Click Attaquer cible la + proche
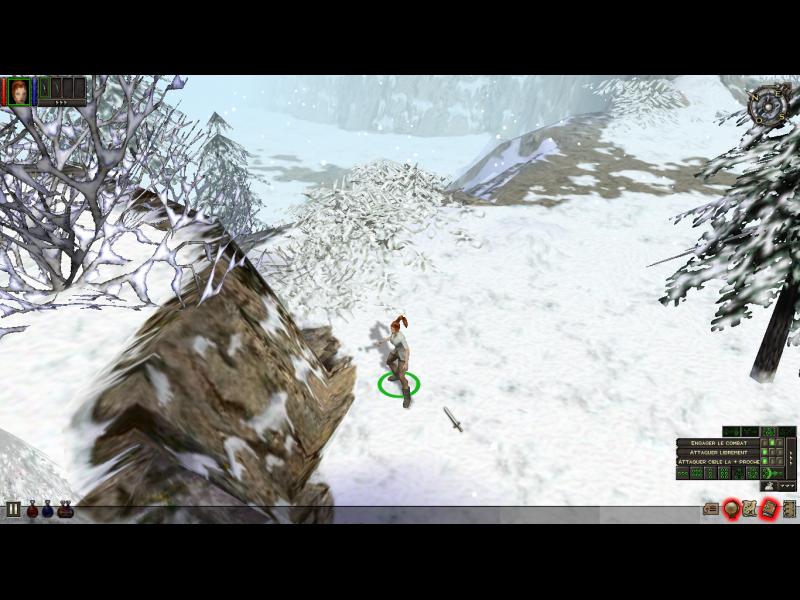Image resolution: width=800 pixels, height=600 pixels. [x=717, y=462]
